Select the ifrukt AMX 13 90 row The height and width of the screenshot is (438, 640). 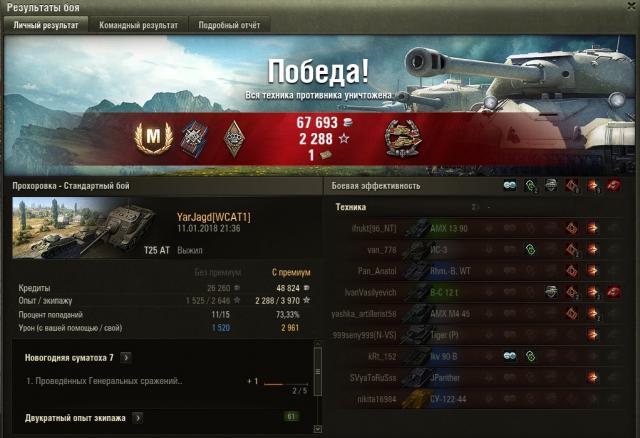[x=480, y=228]
